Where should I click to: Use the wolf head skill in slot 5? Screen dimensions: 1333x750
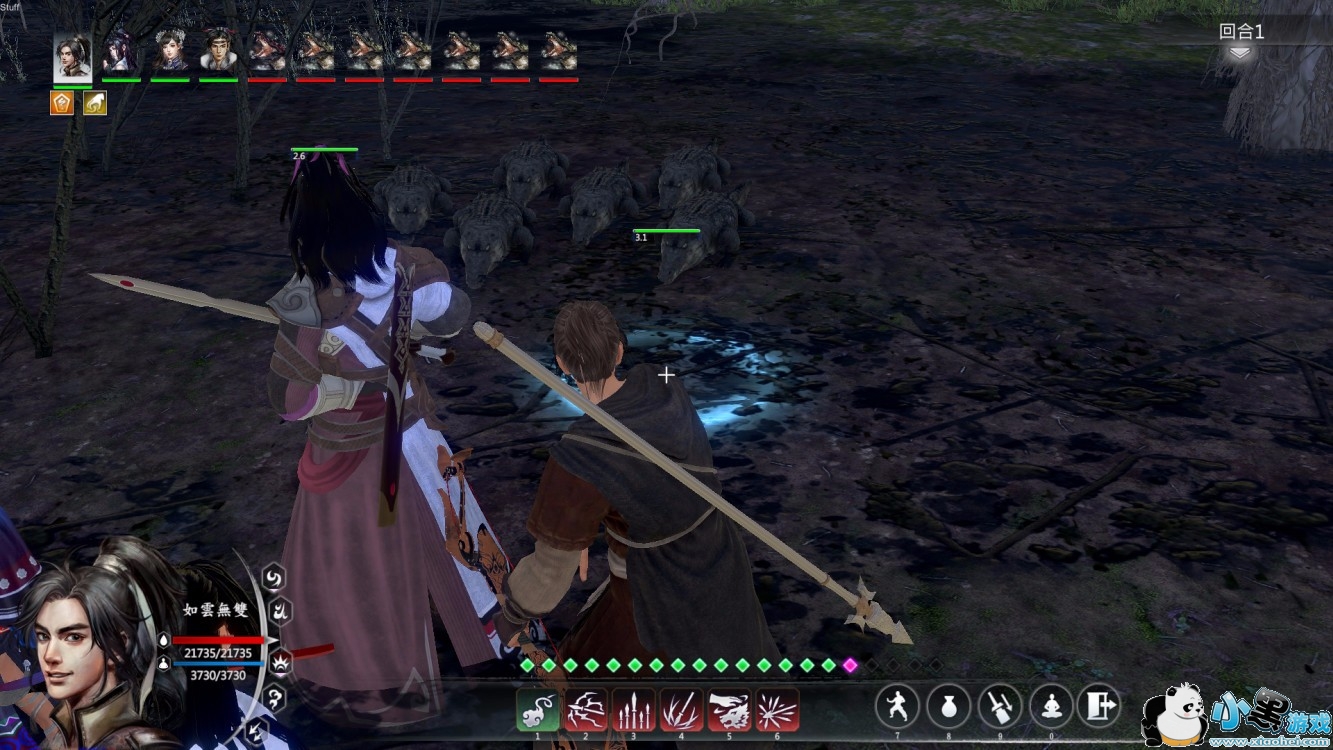(729, 709)
